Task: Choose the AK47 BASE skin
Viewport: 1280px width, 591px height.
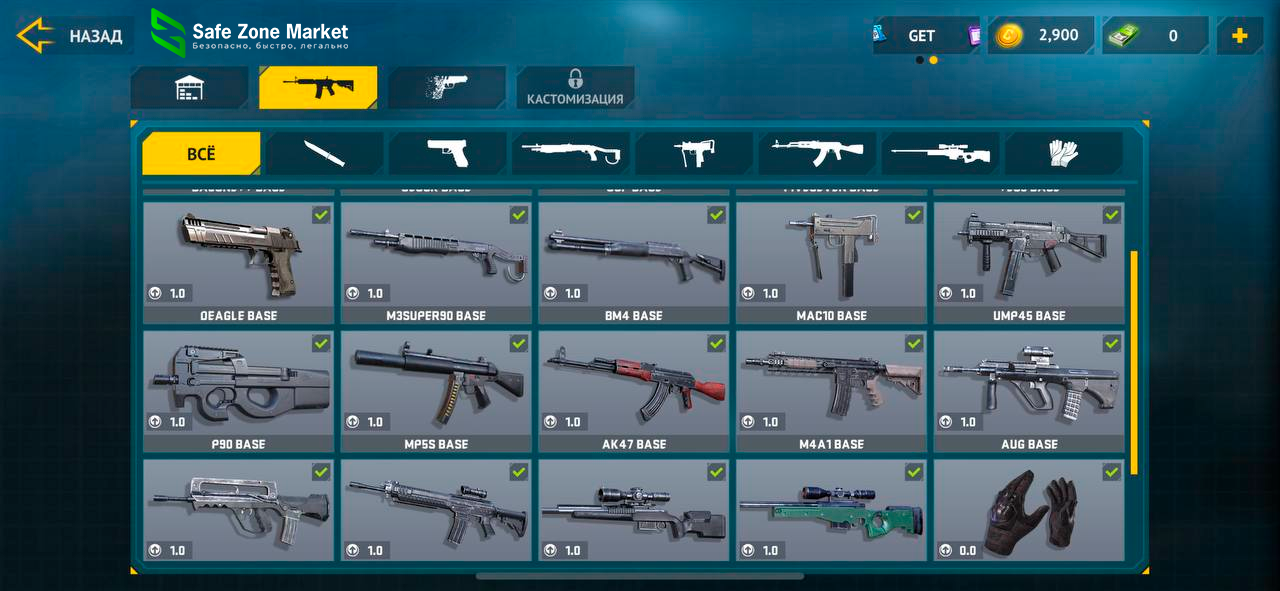Action: pyautogui.click(x=634, y=391)
